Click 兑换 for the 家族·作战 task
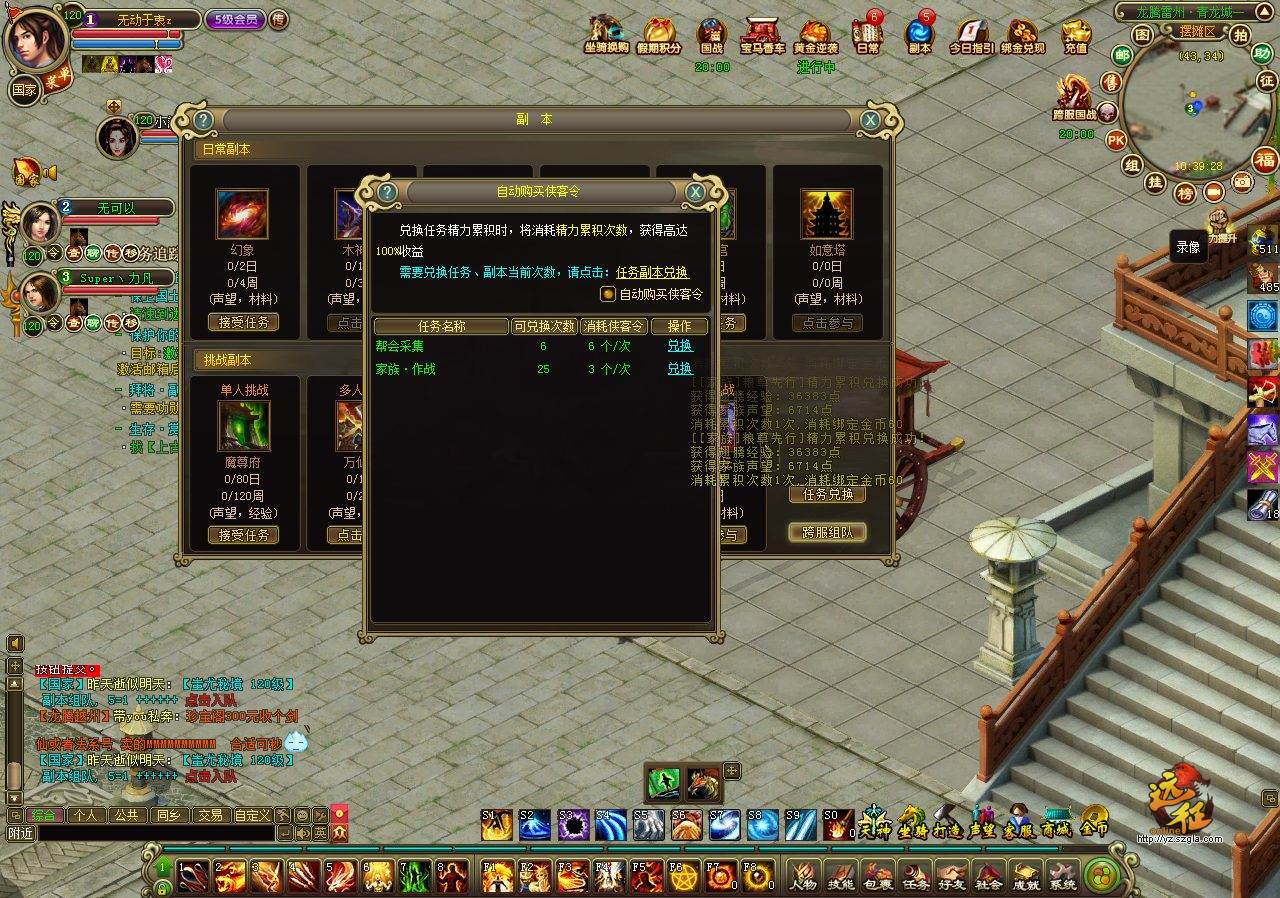1280x898 pixels. 680,369
